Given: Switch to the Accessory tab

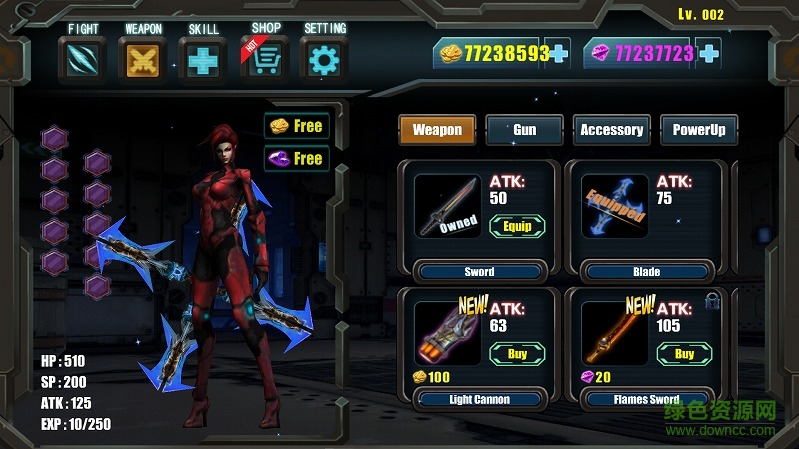Looking at the screenshot, I should tap(611, 130).
